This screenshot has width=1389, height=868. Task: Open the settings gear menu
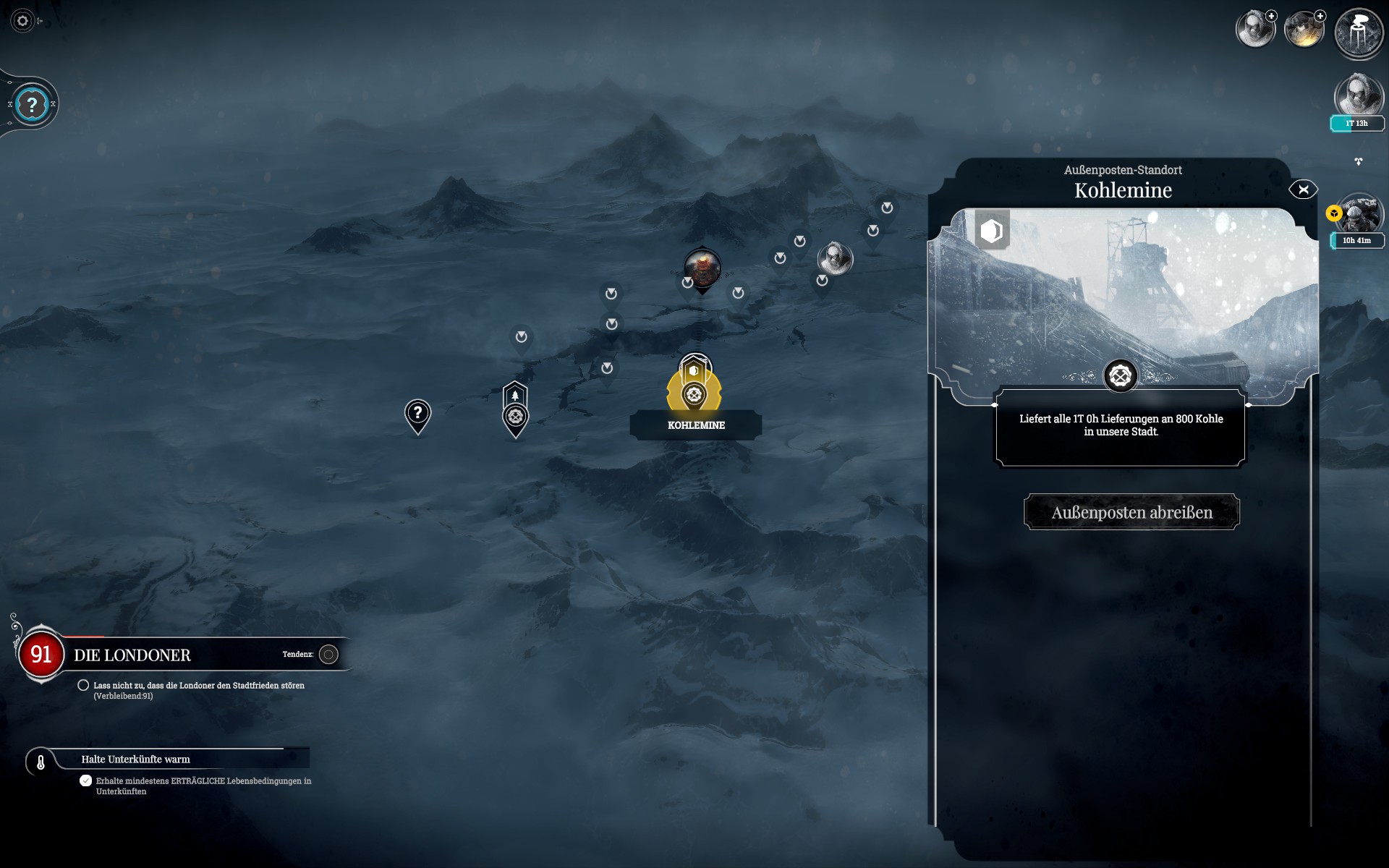coord(22,21)
